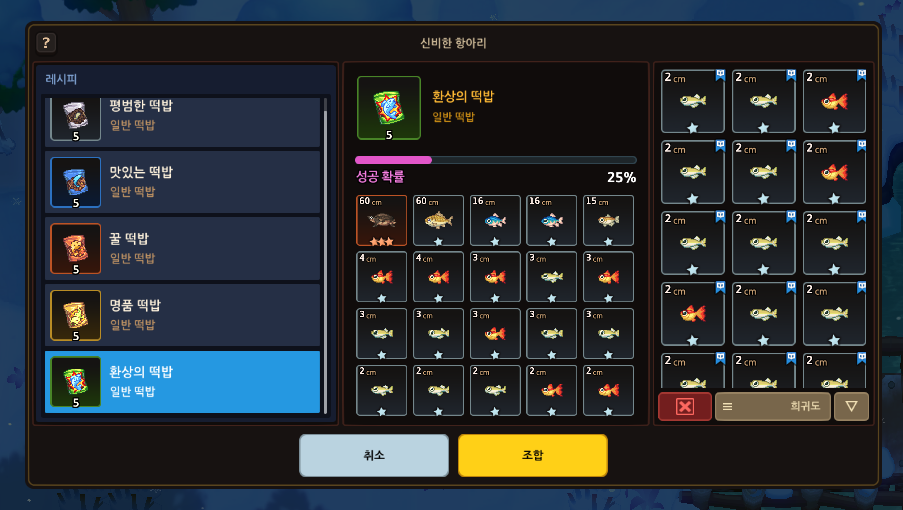
Task: Remove the 60 cm three-star turtle ingredient
Action: pyautogui.click(x=381, y=220)
